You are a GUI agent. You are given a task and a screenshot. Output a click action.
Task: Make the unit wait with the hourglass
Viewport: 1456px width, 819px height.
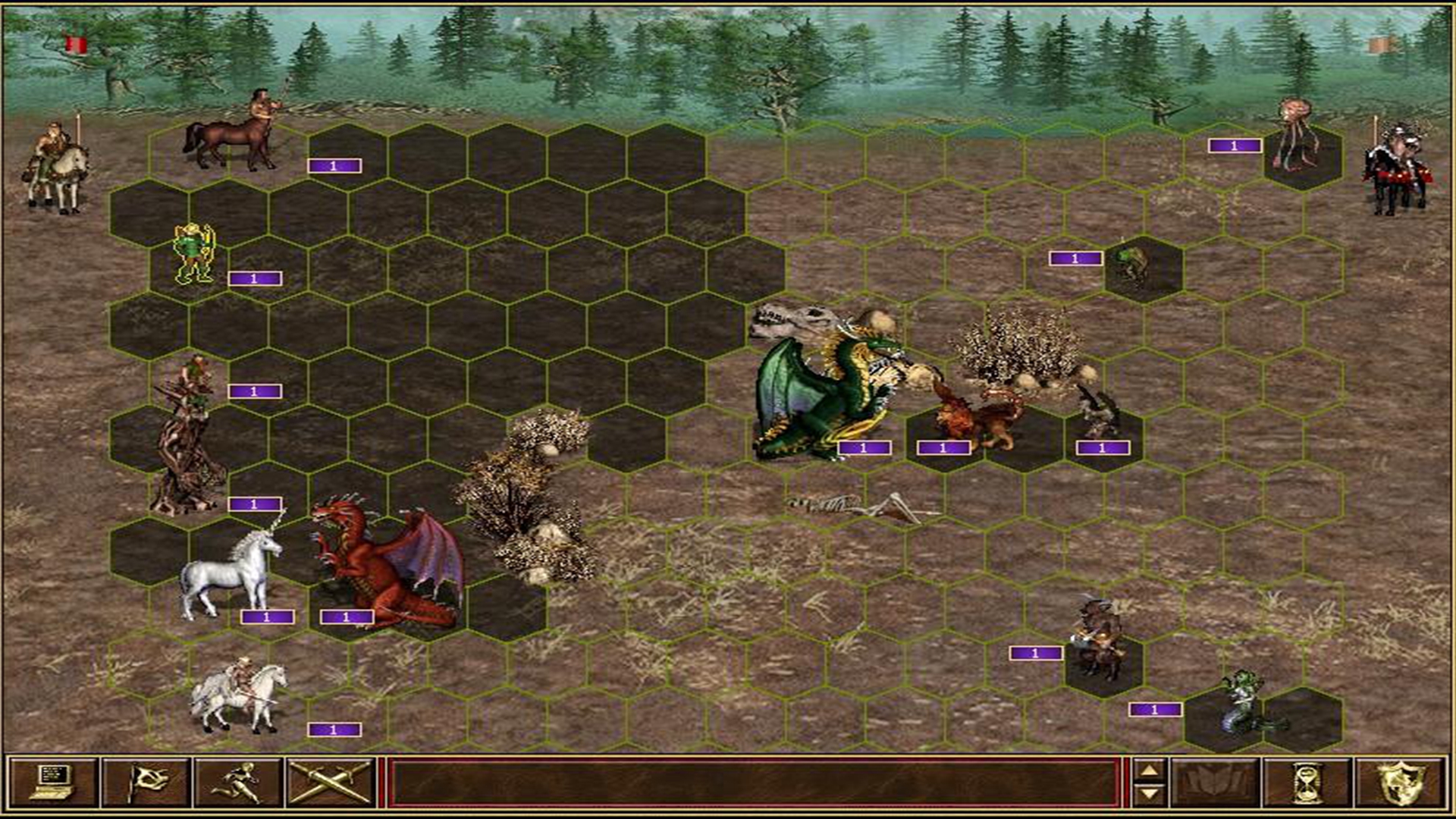point(1307,781)
